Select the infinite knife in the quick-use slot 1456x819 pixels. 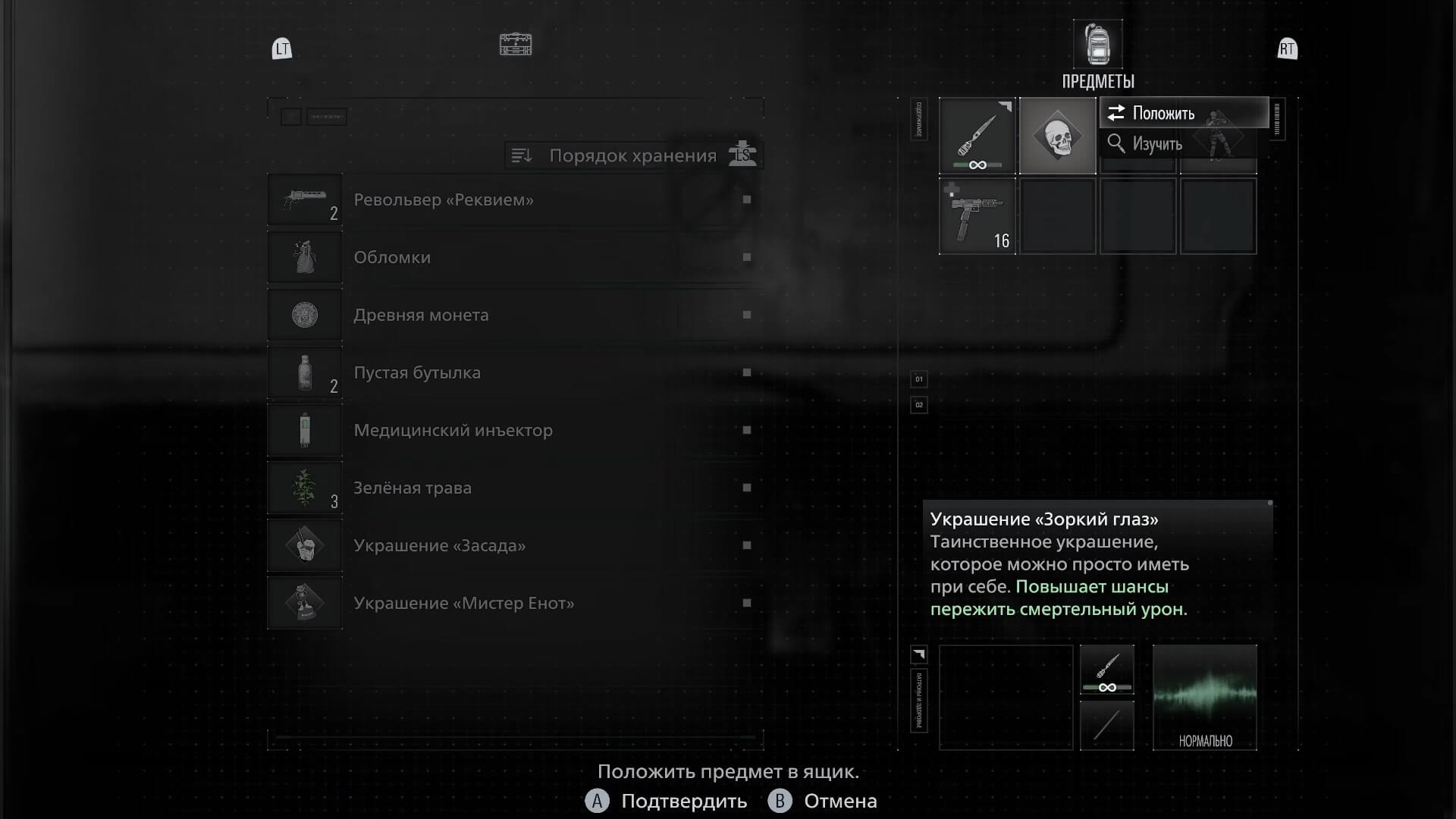pos(1106,669)
